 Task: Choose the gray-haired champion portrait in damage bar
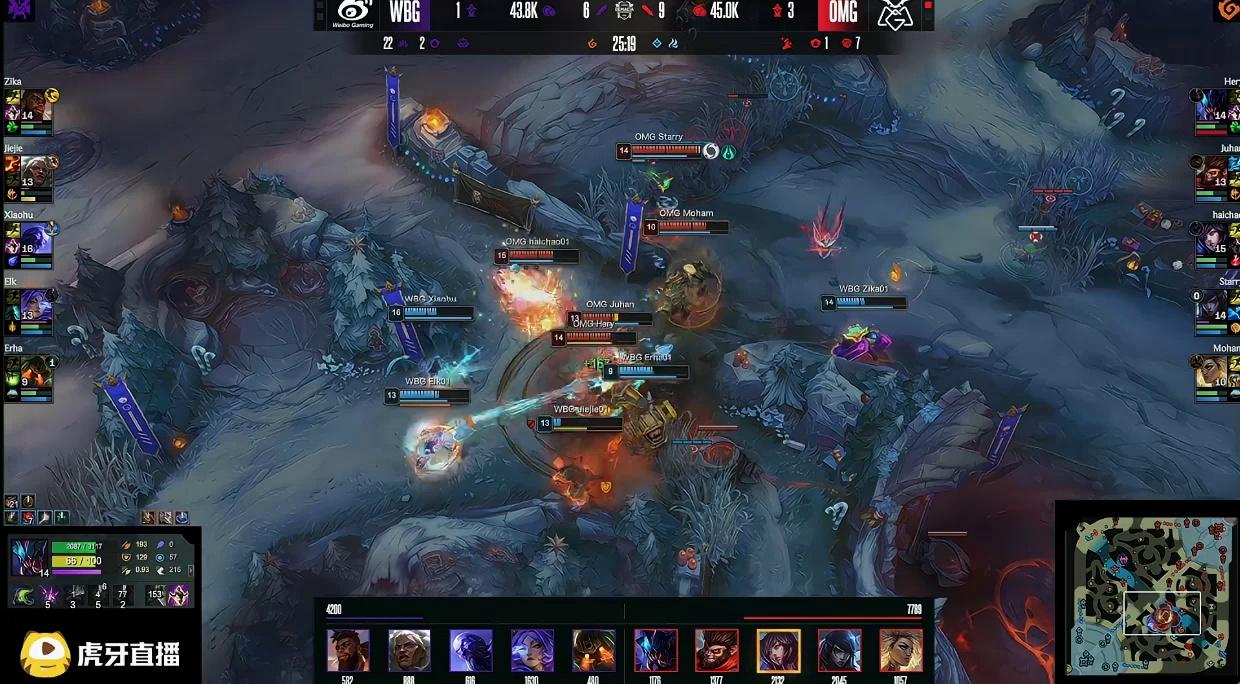[x=409, y=650]
